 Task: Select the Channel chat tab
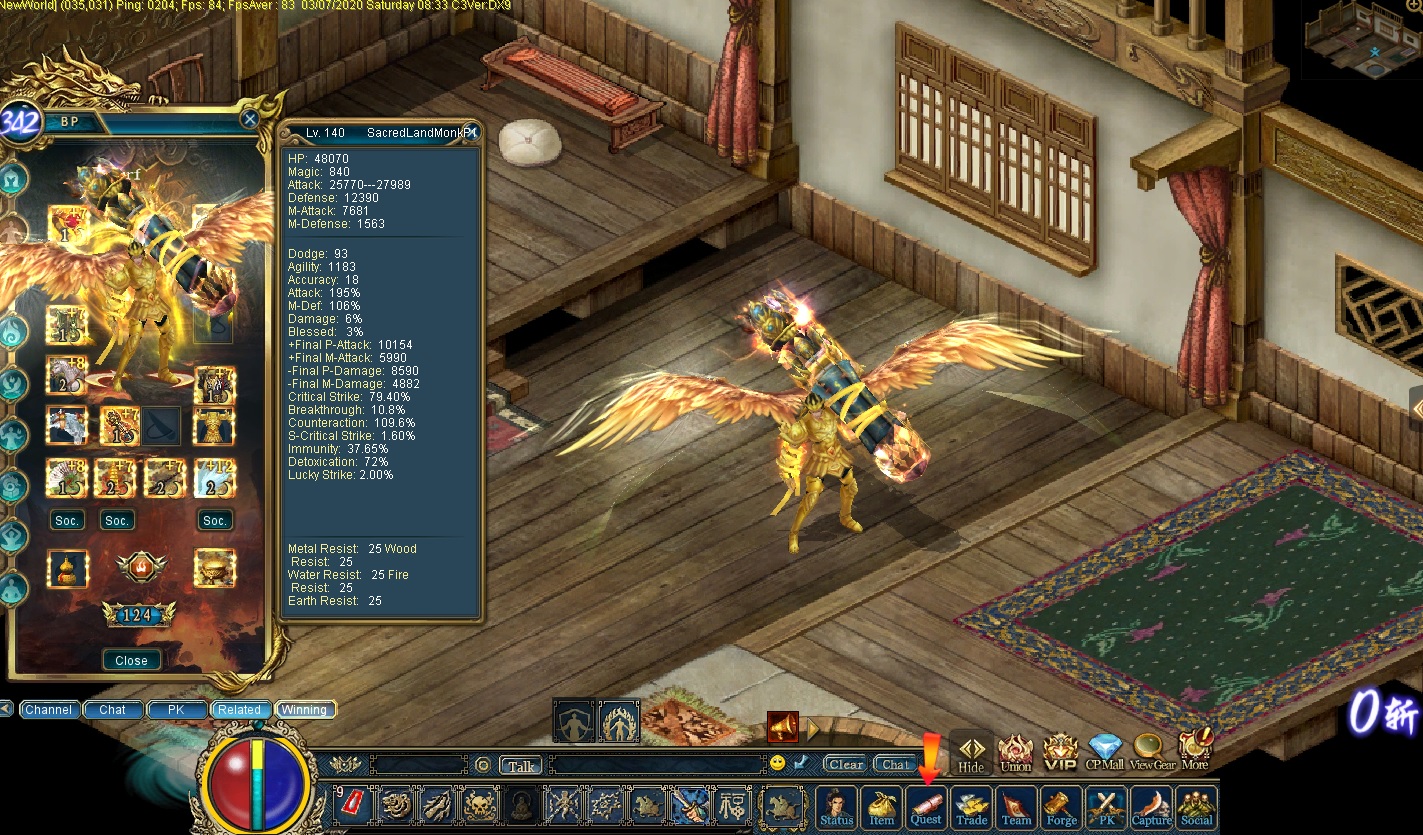point(48,710)
